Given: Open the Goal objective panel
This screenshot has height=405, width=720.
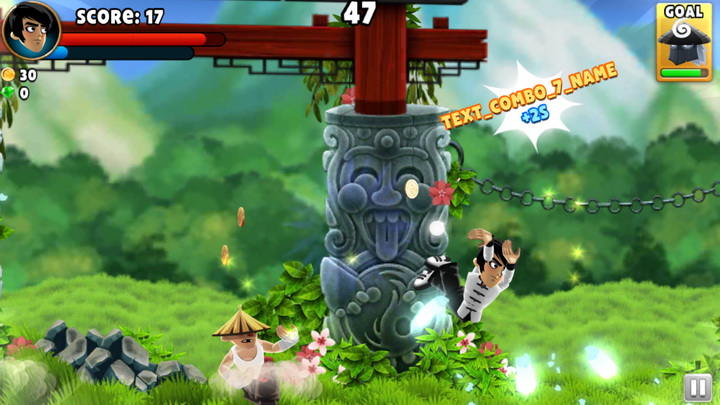Looking at the screenshot, I should [684, 42].
